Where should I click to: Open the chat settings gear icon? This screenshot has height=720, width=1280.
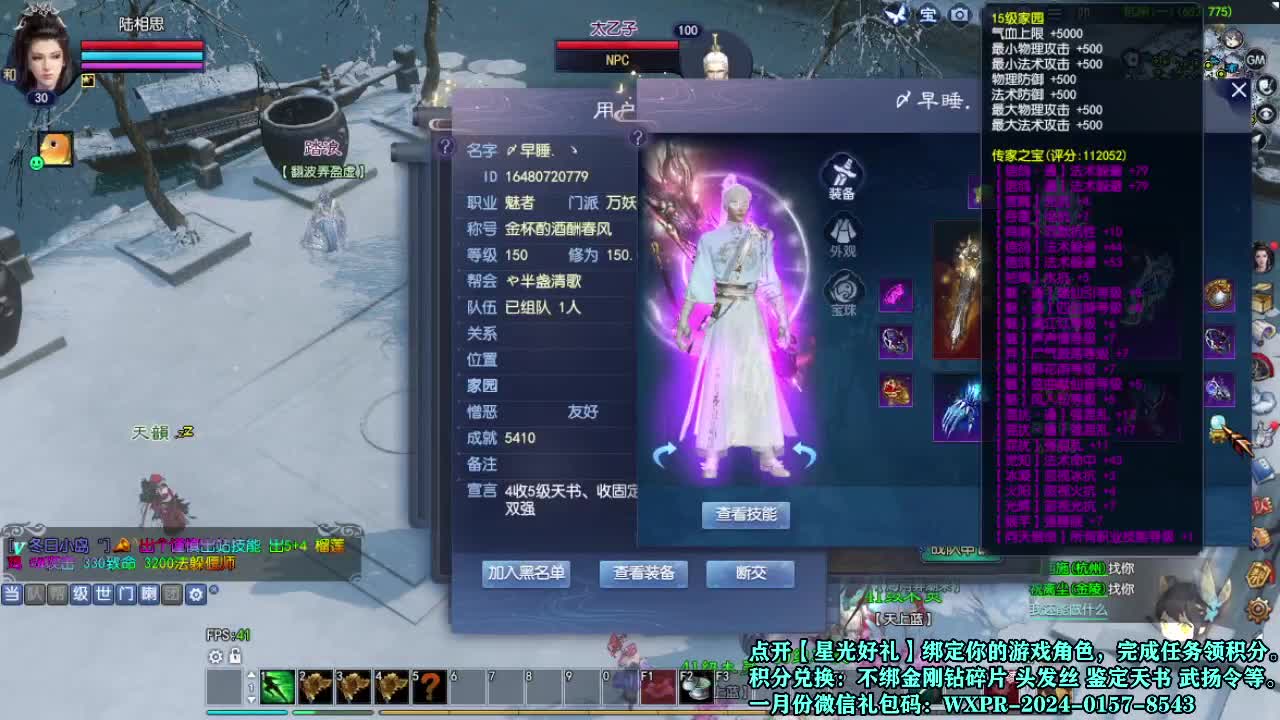click(196, 596)
